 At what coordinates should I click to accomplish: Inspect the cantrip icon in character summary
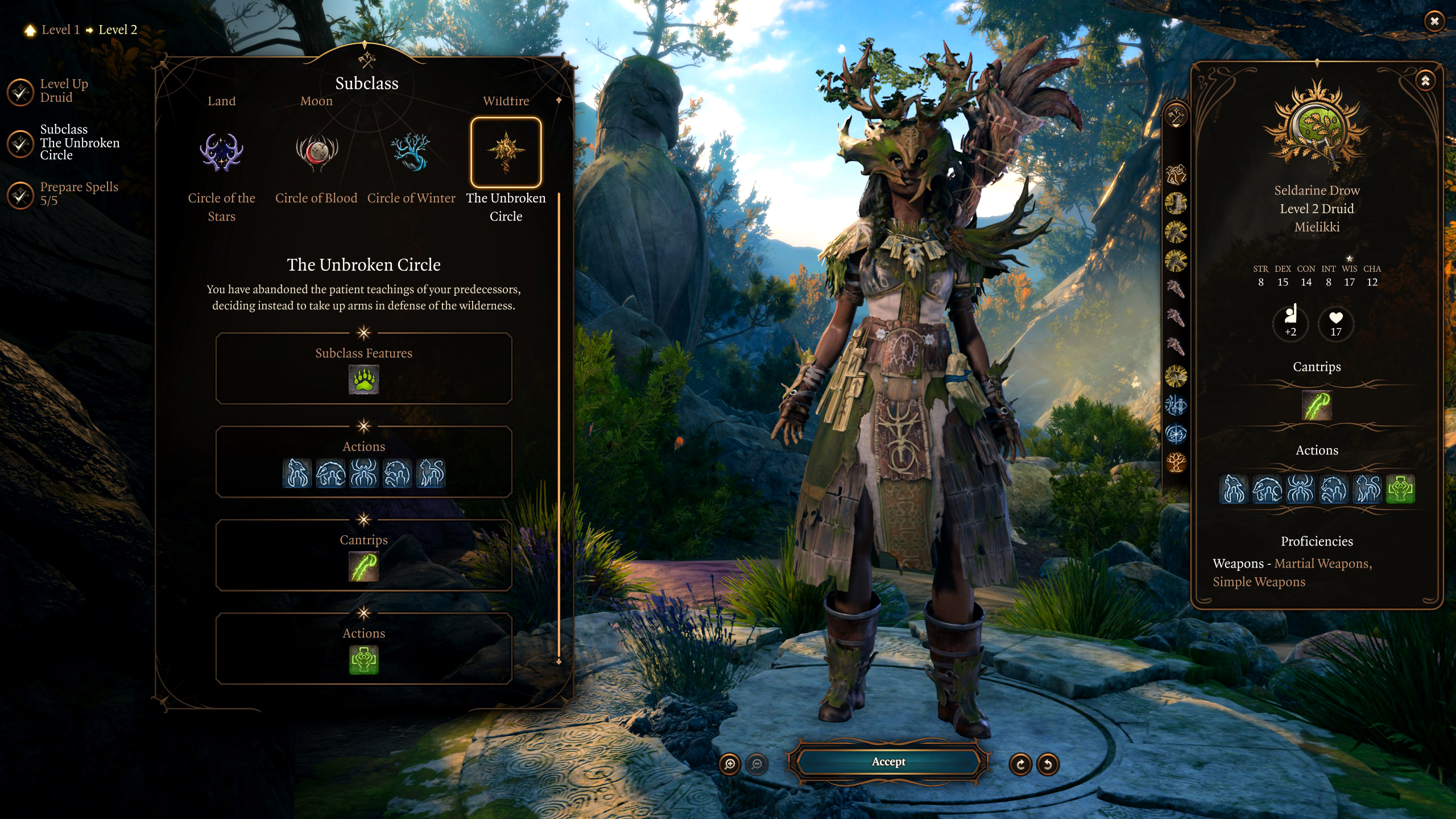(1316, 406)
